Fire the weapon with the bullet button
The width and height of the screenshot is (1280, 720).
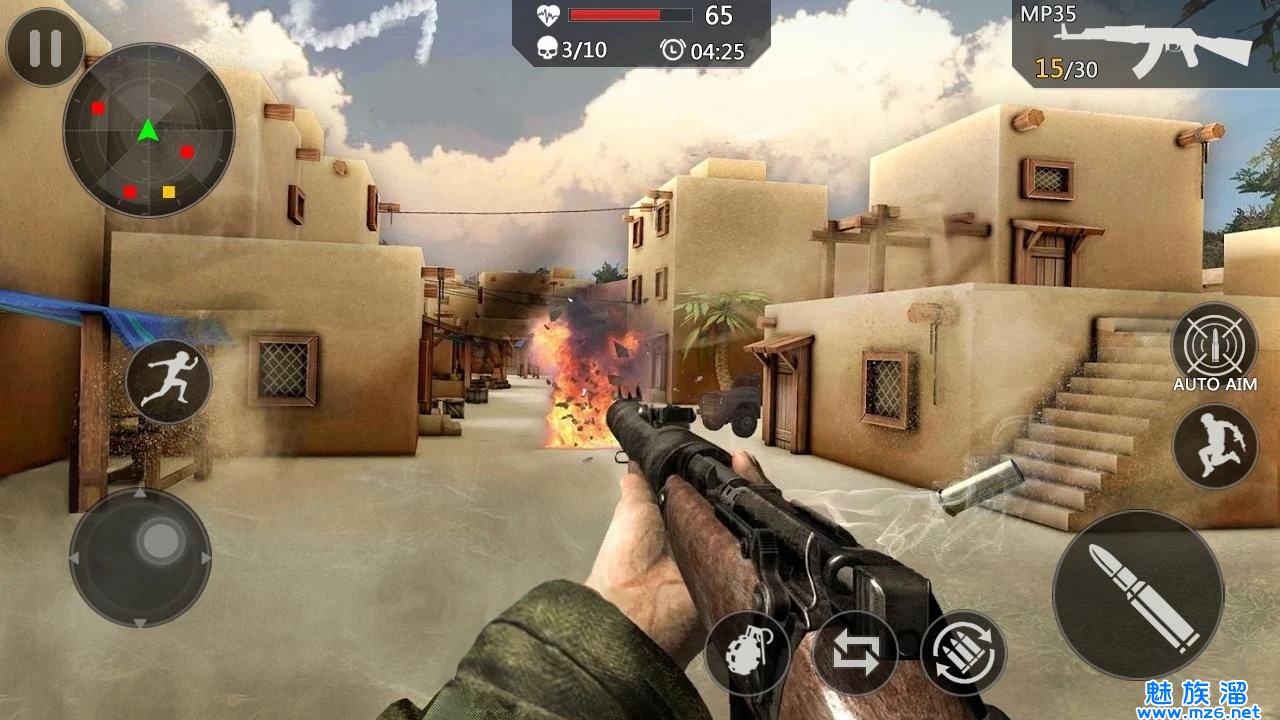point(1138,594)
